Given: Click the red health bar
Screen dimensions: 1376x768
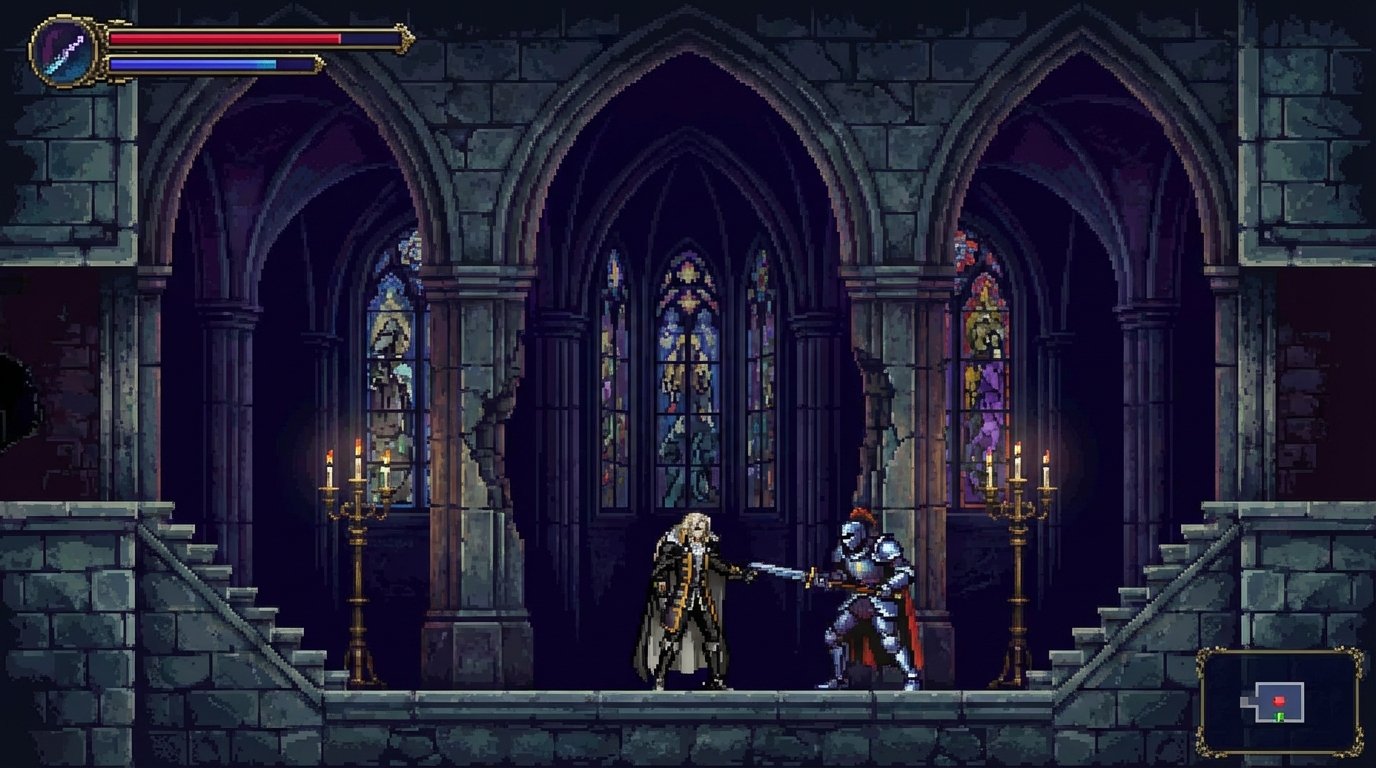Looking at the screenshot, I should point(225,38).
